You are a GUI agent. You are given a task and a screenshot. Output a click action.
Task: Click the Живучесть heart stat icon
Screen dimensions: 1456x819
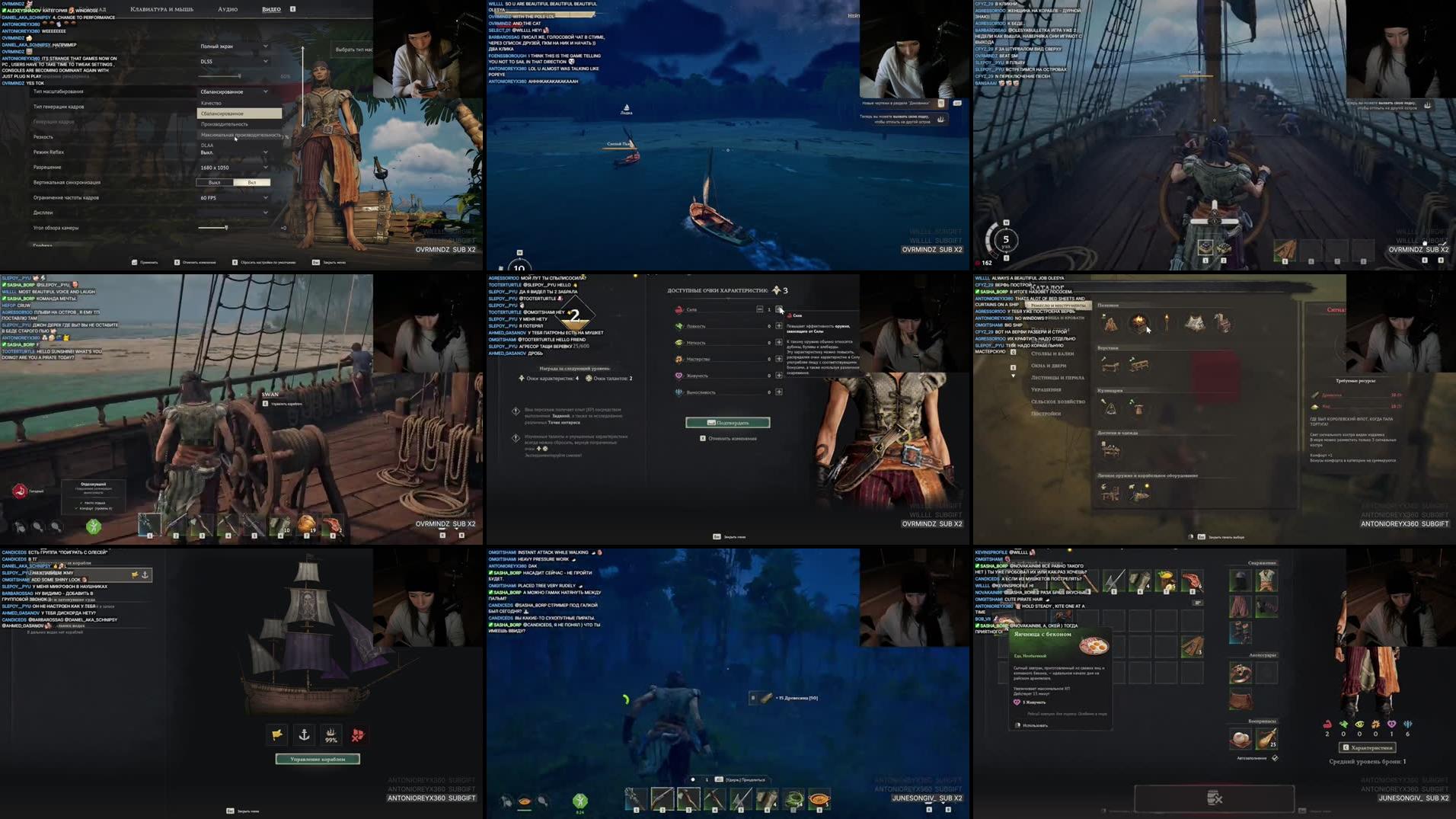679,376
